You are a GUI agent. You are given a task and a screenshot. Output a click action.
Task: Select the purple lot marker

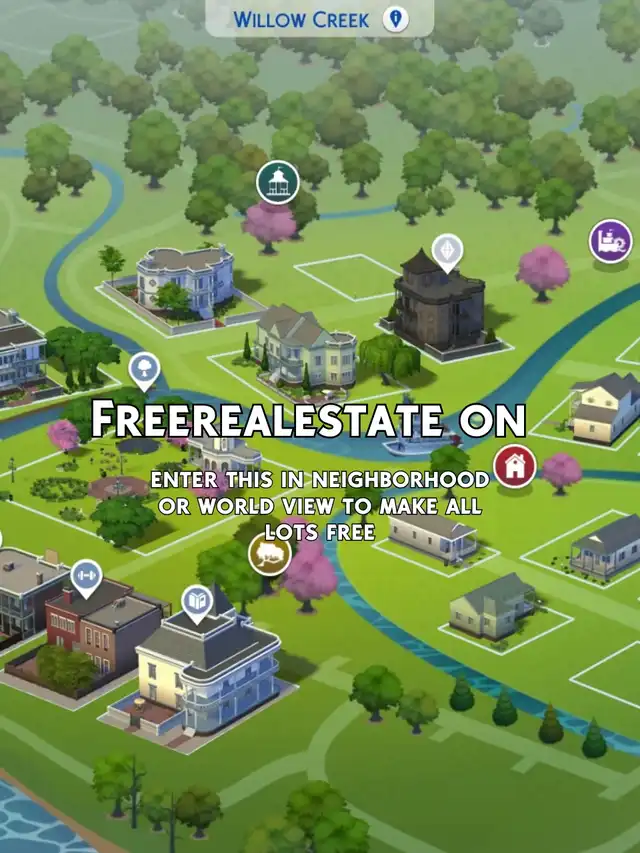pos(610,241)
